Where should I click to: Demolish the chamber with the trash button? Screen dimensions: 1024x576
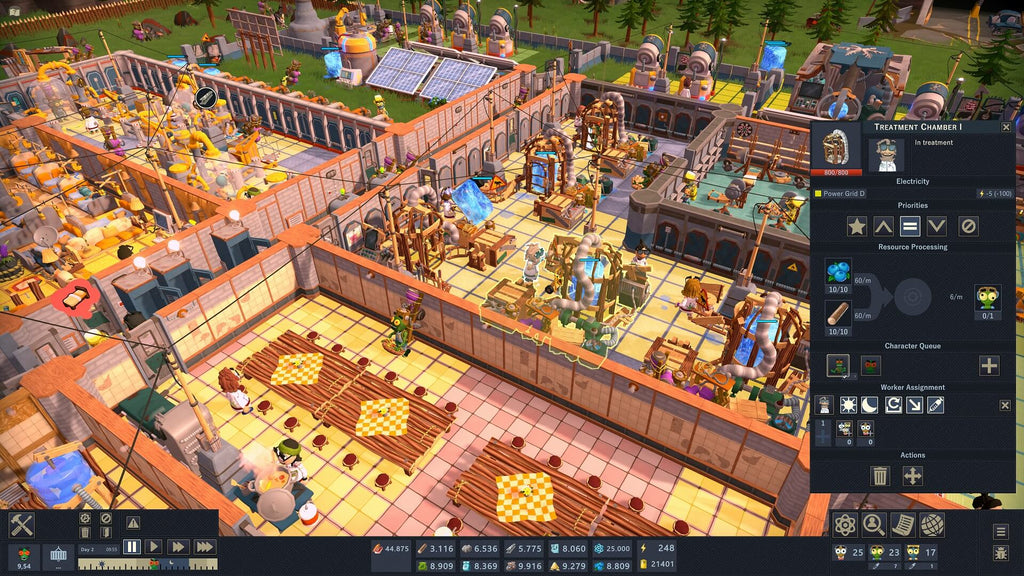coord(880,476)
